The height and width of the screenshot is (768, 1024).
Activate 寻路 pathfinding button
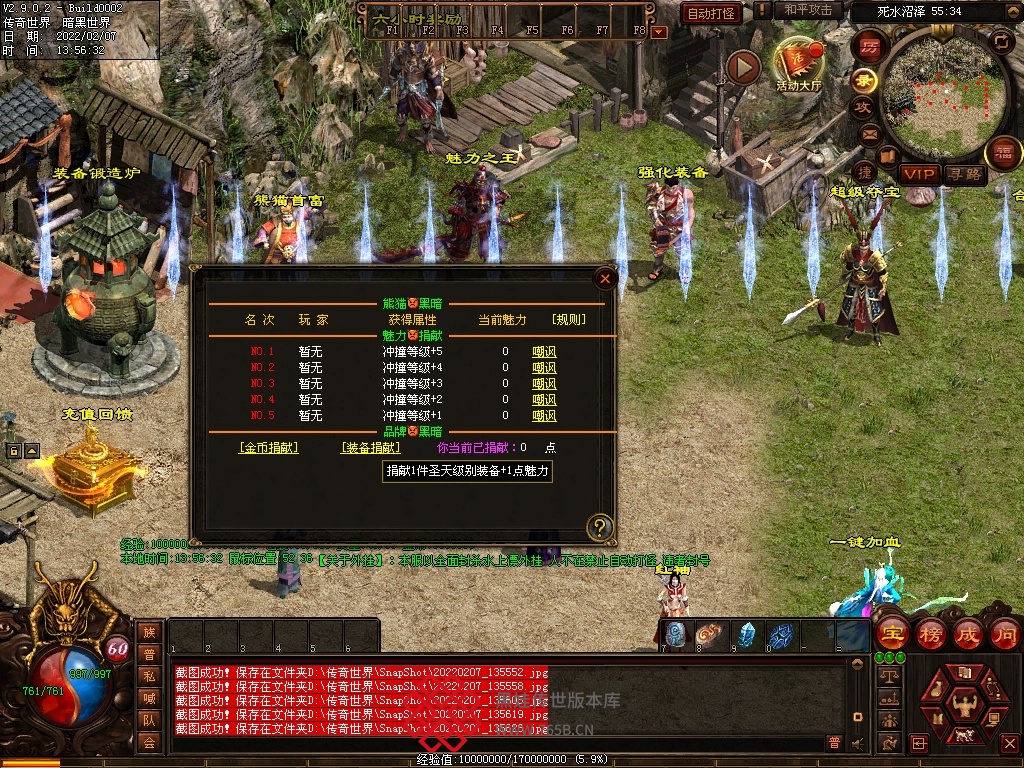(x=965, y=174)
